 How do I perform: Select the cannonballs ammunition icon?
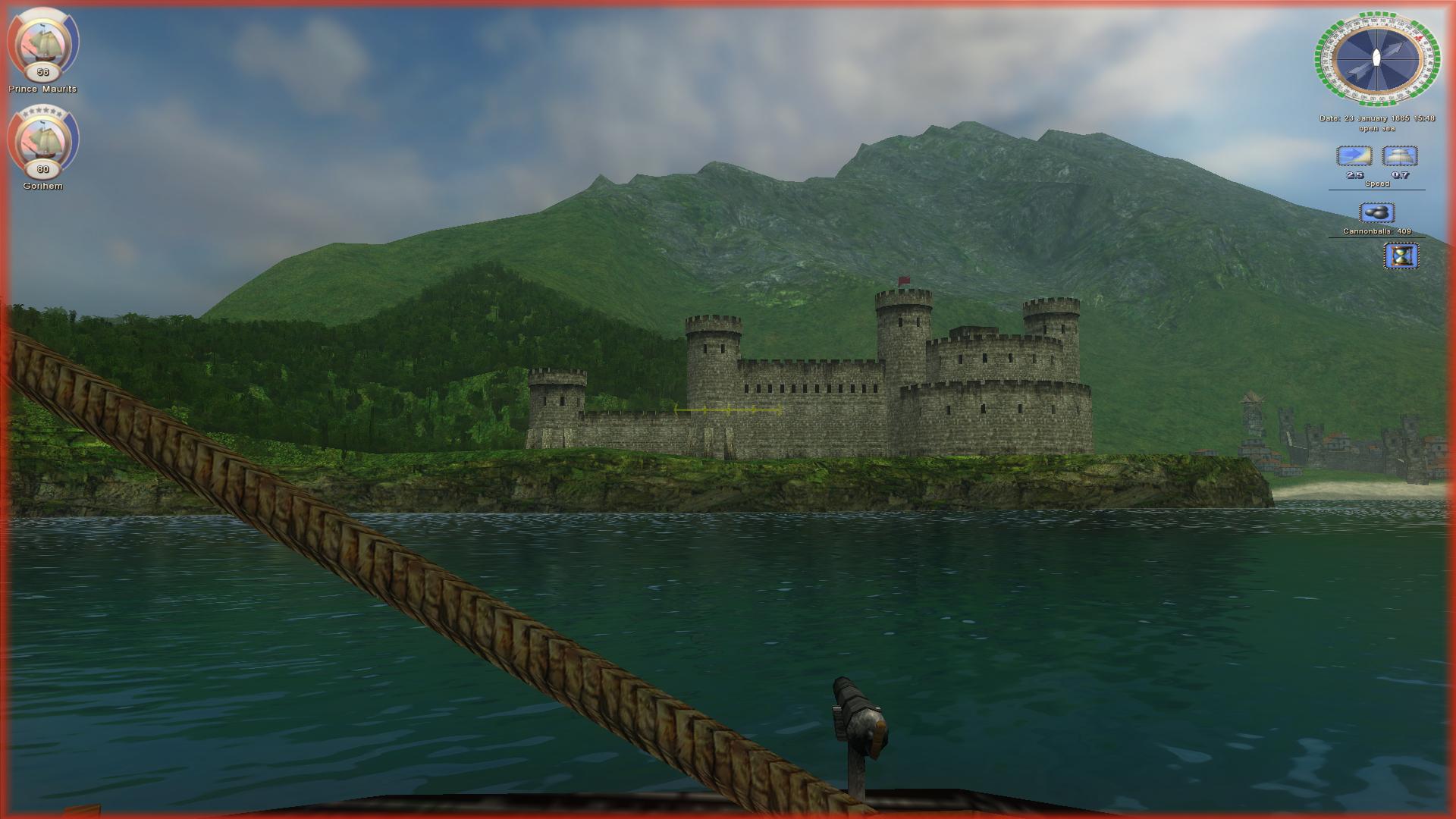[1377, 212]
